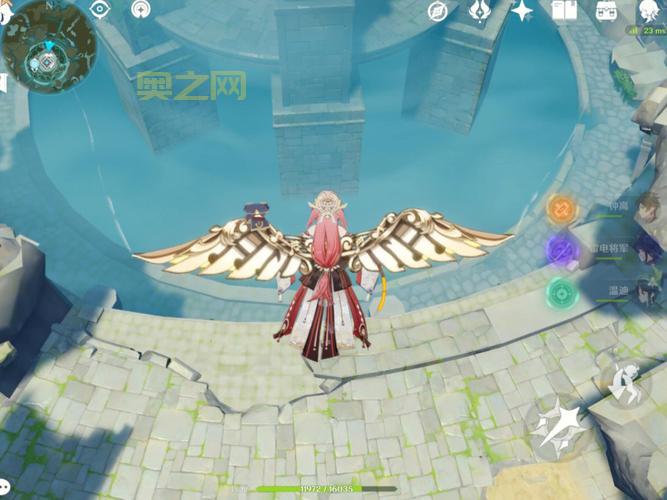This screenshot has width=667, height=500.
Task: Toggle the elemental sight eye icon
Action: 99,10
